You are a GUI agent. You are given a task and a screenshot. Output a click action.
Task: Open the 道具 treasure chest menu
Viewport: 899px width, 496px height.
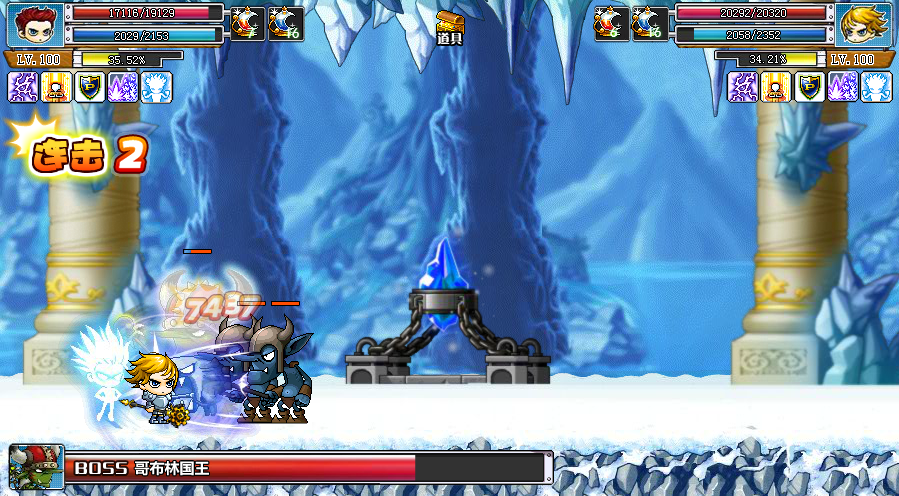point(449,27)
